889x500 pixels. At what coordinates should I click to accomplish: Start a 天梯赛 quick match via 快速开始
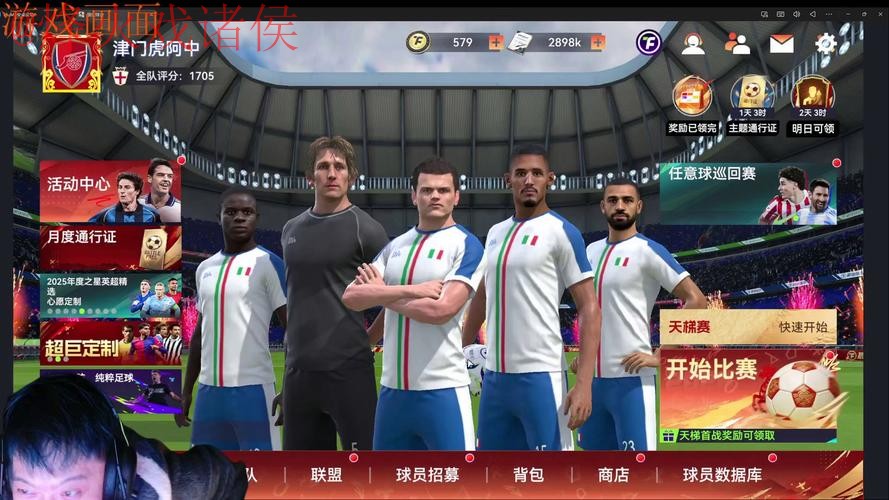coord(804,327)
